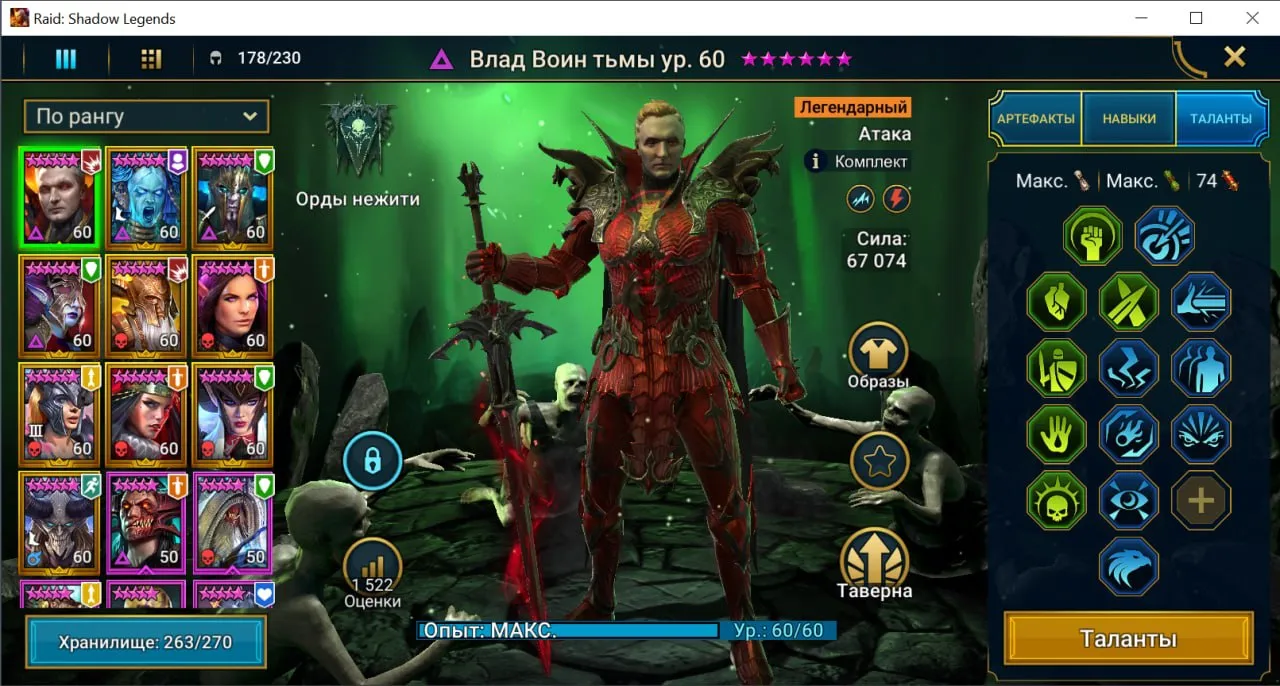
Task: Open the По рангу sorting dropdown
Action: [147, 117]
